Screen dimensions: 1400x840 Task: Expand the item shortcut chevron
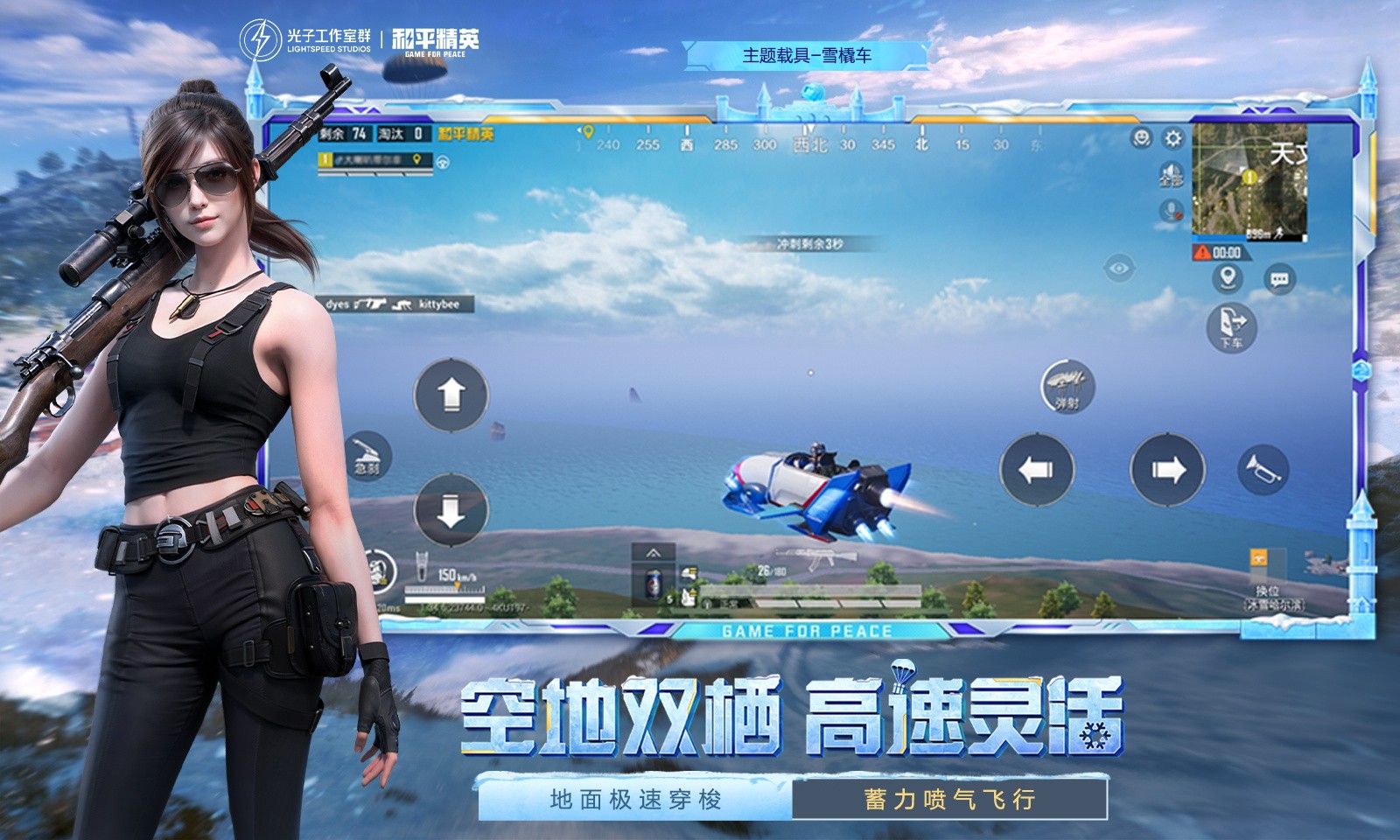pyautogui.click(x=652, y=553)
